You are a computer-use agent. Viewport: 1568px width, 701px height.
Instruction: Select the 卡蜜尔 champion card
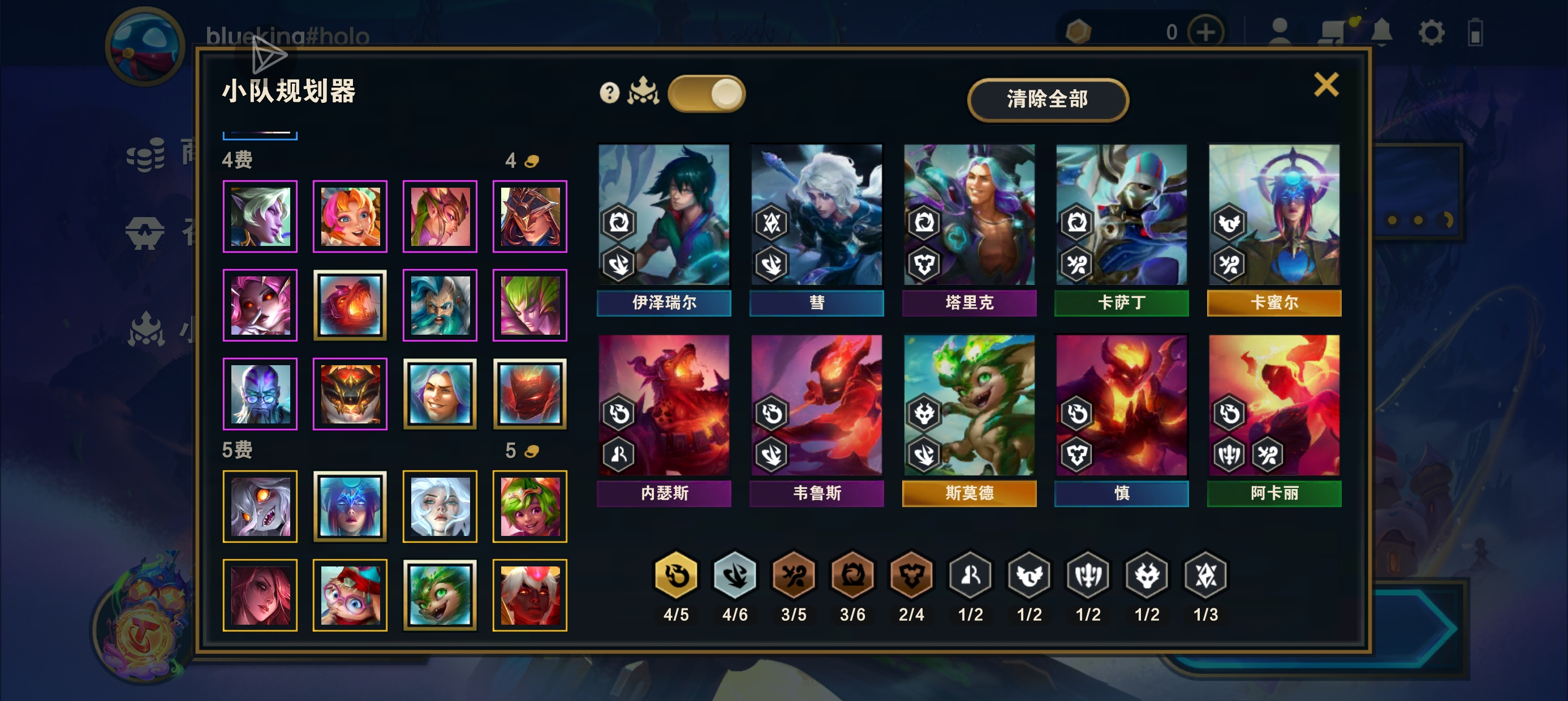tap(1274, 228)
